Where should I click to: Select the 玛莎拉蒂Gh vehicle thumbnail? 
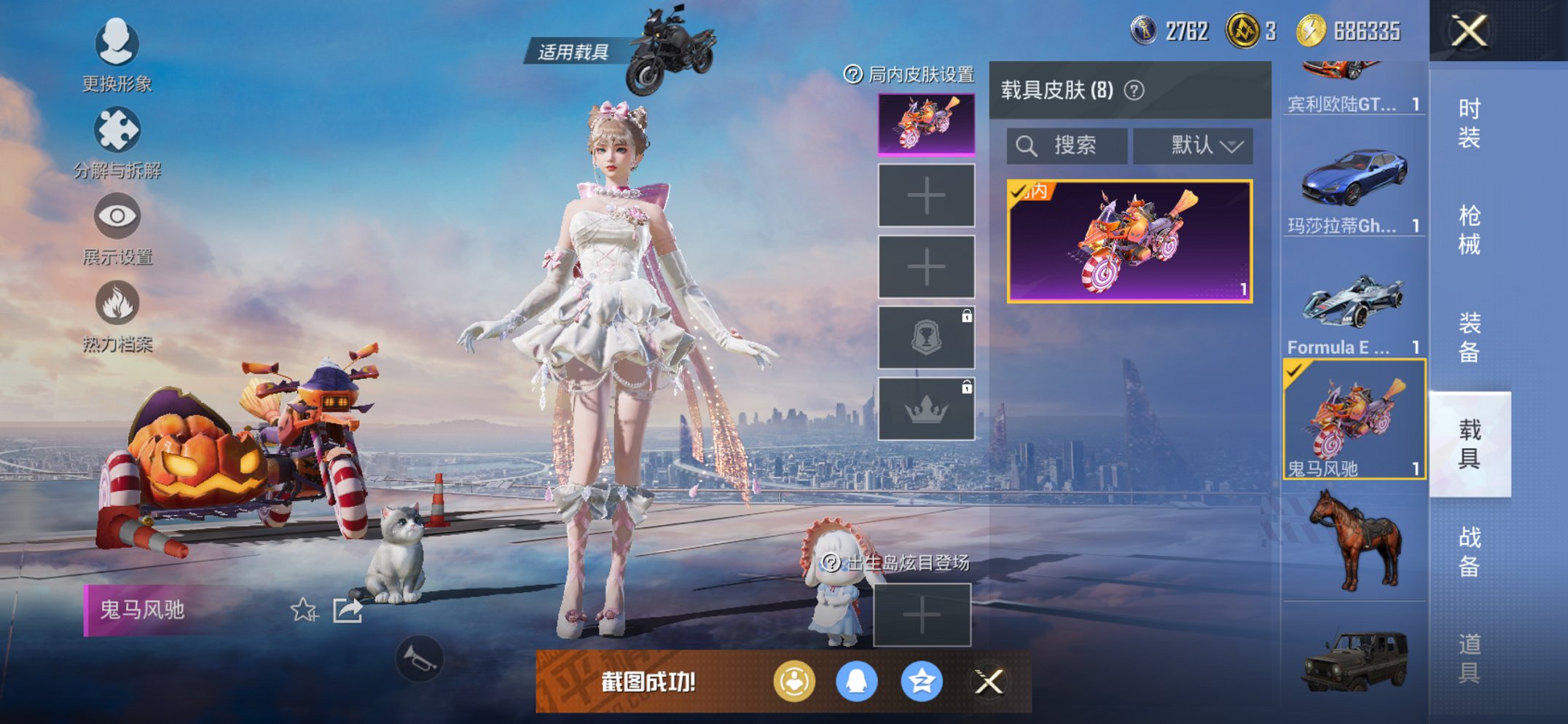point(1354,175)
